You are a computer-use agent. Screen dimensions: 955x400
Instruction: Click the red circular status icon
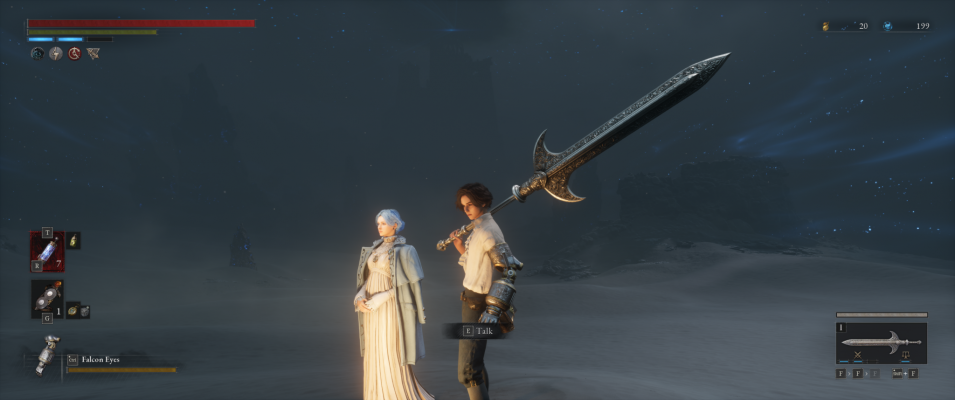click(74, 54)
